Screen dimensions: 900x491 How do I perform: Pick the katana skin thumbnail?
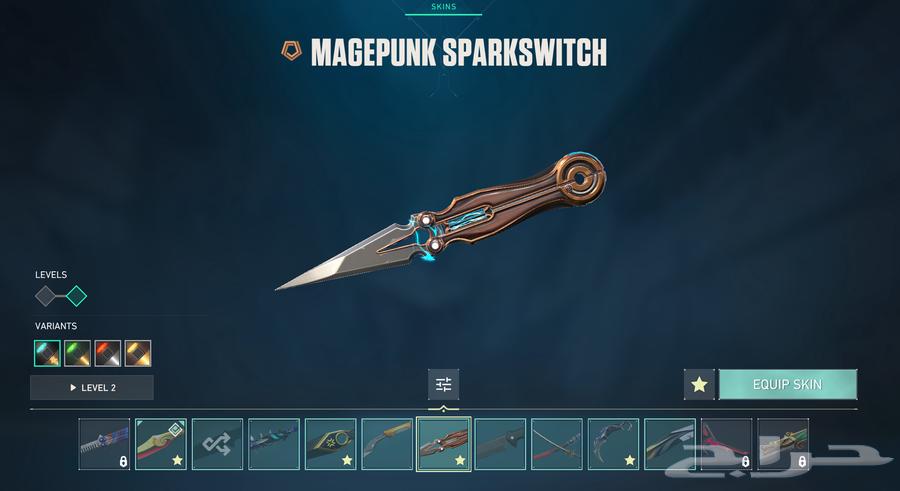click(x=557, y=444)
